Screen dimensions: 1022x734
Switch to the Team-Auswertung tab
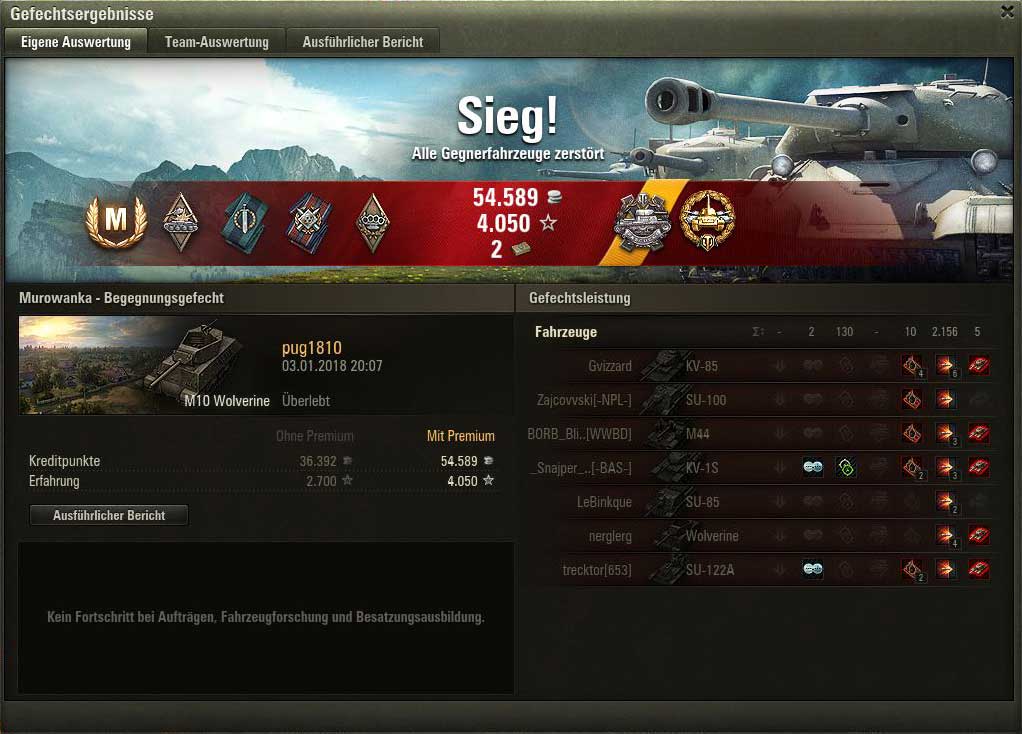tap(217, 42)
